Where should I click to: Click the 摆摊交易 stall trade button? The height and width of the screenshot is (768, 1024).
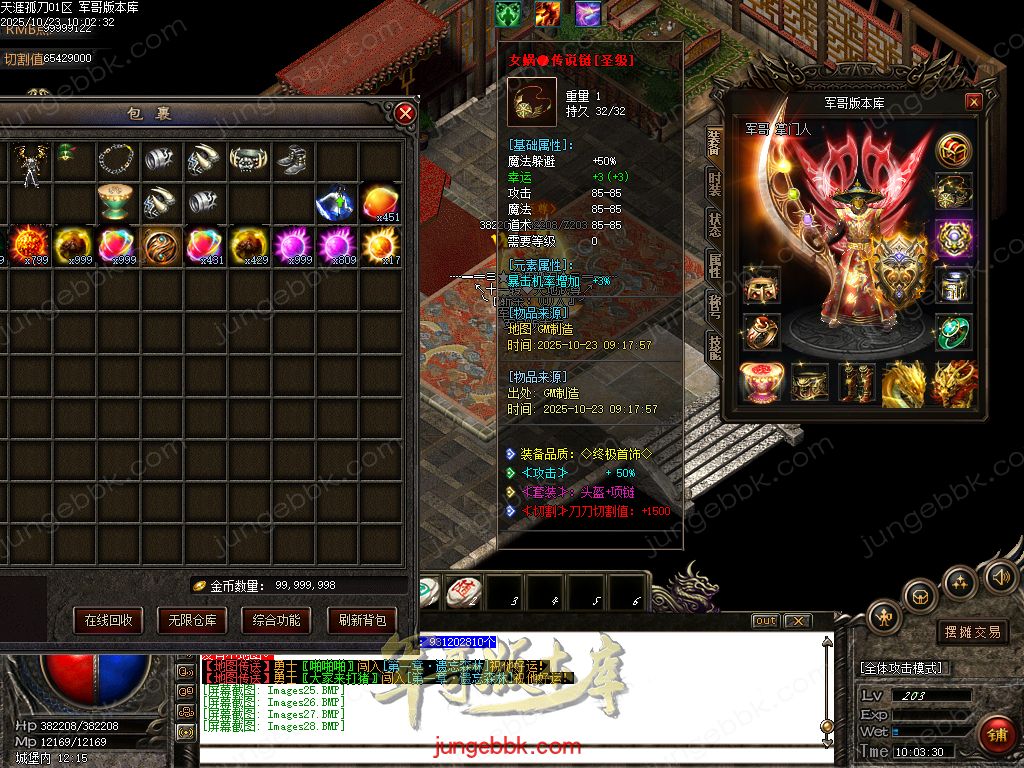pos(972,632)
